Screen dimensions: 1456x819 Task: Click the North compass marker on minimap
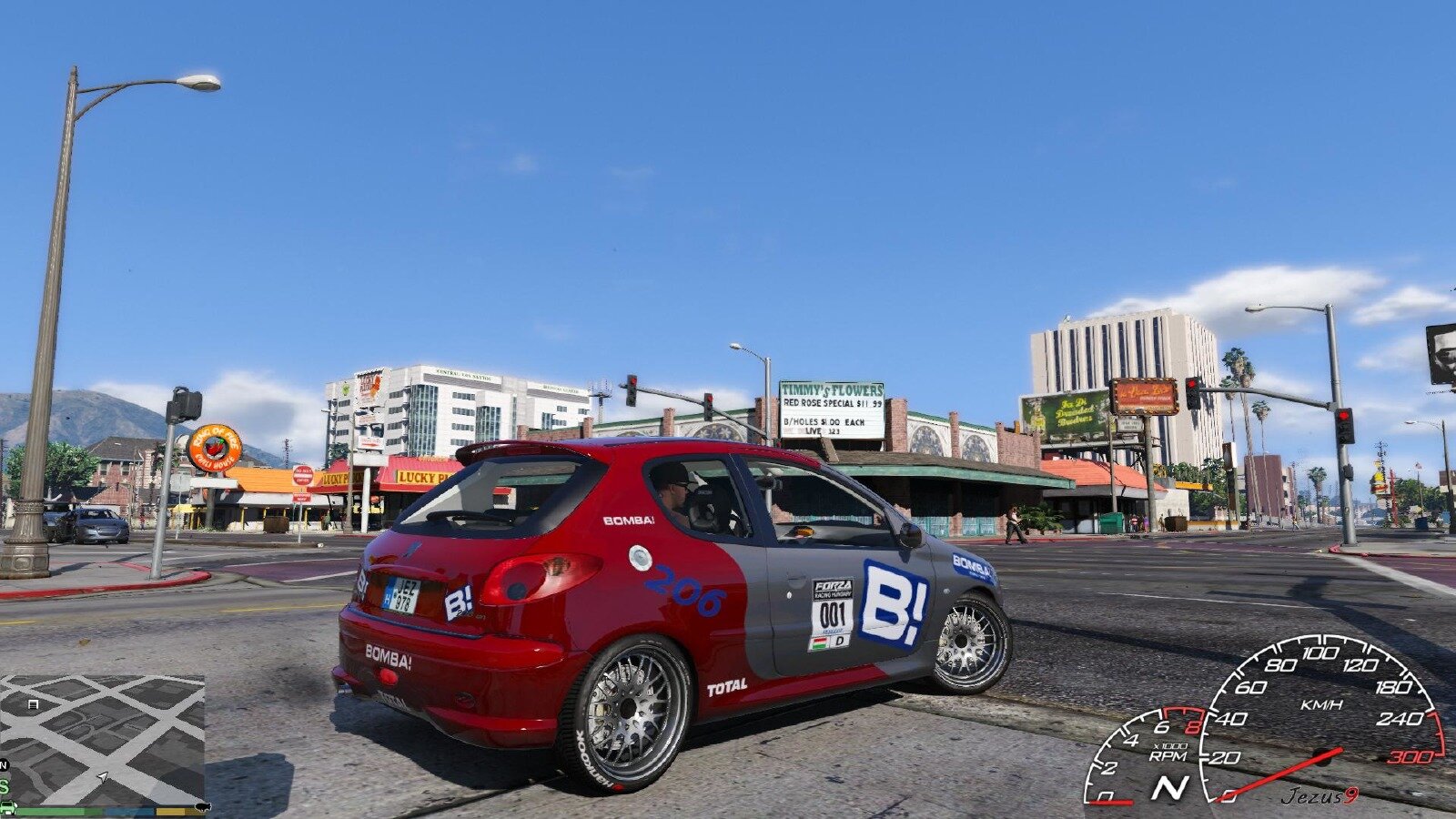(x=4, y=765)
